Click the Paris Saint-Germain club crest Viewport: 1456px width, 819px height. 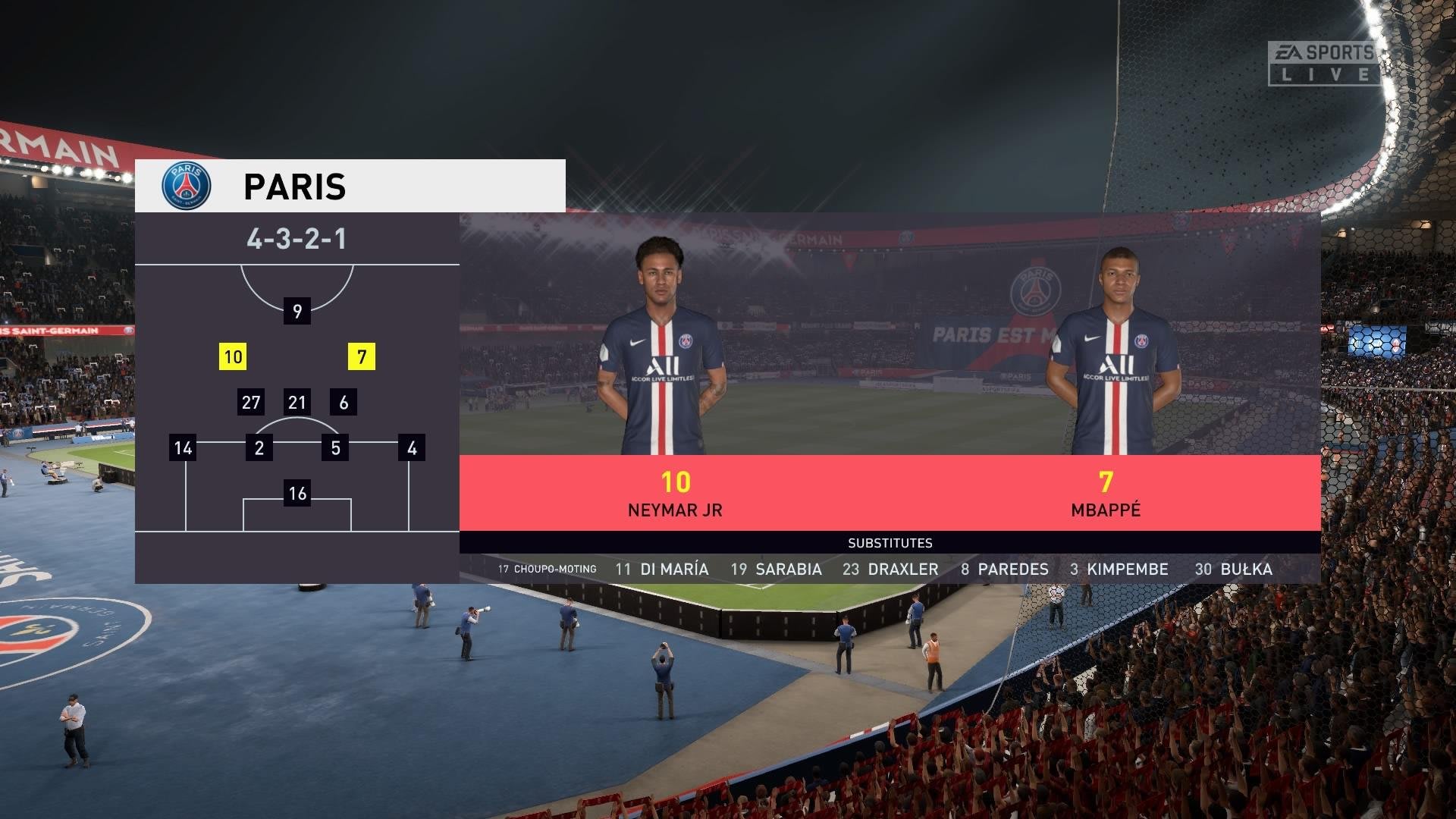pyautogui.click(x=187, y=186)
